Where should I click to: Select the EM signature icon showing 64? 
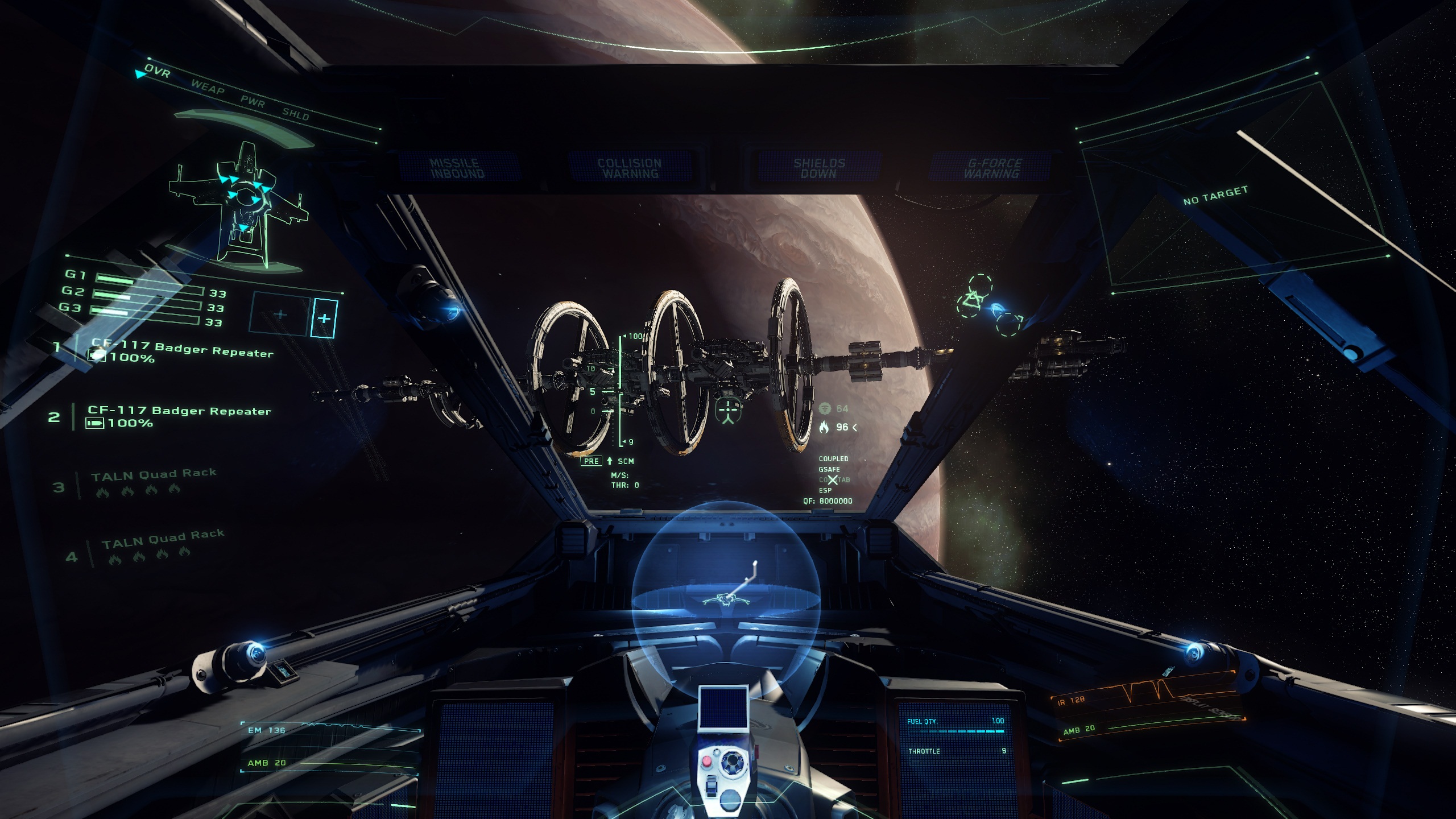pos(826,408)
